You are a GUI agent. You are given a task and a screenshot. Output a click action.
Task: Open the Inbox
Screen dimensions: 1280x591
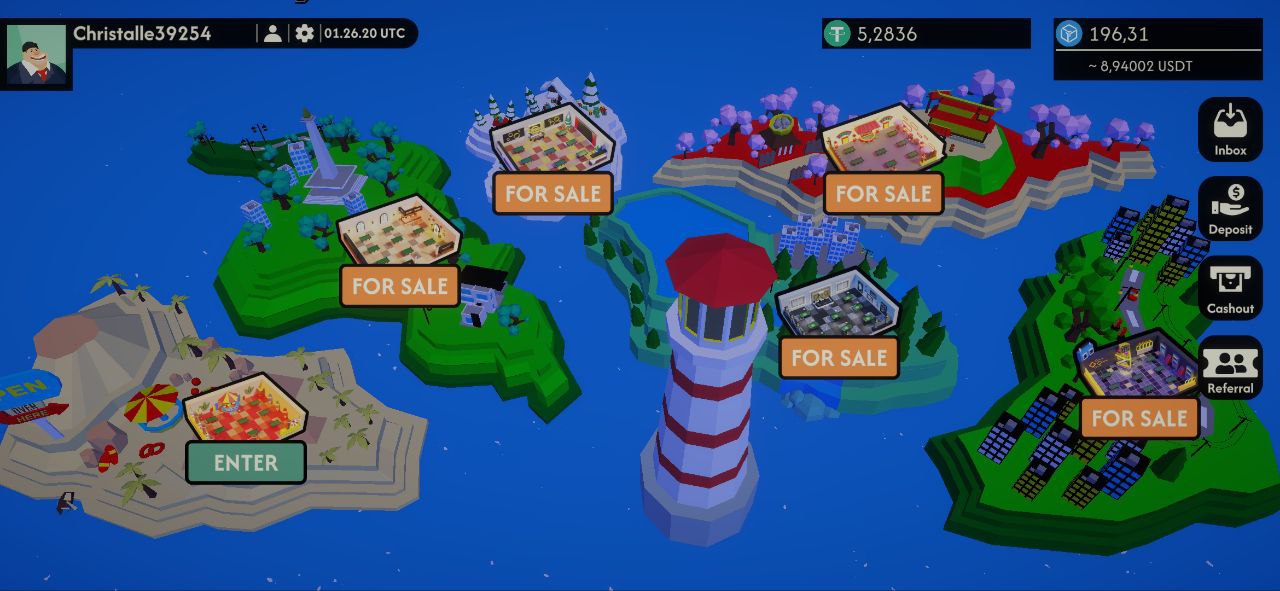1230,130
